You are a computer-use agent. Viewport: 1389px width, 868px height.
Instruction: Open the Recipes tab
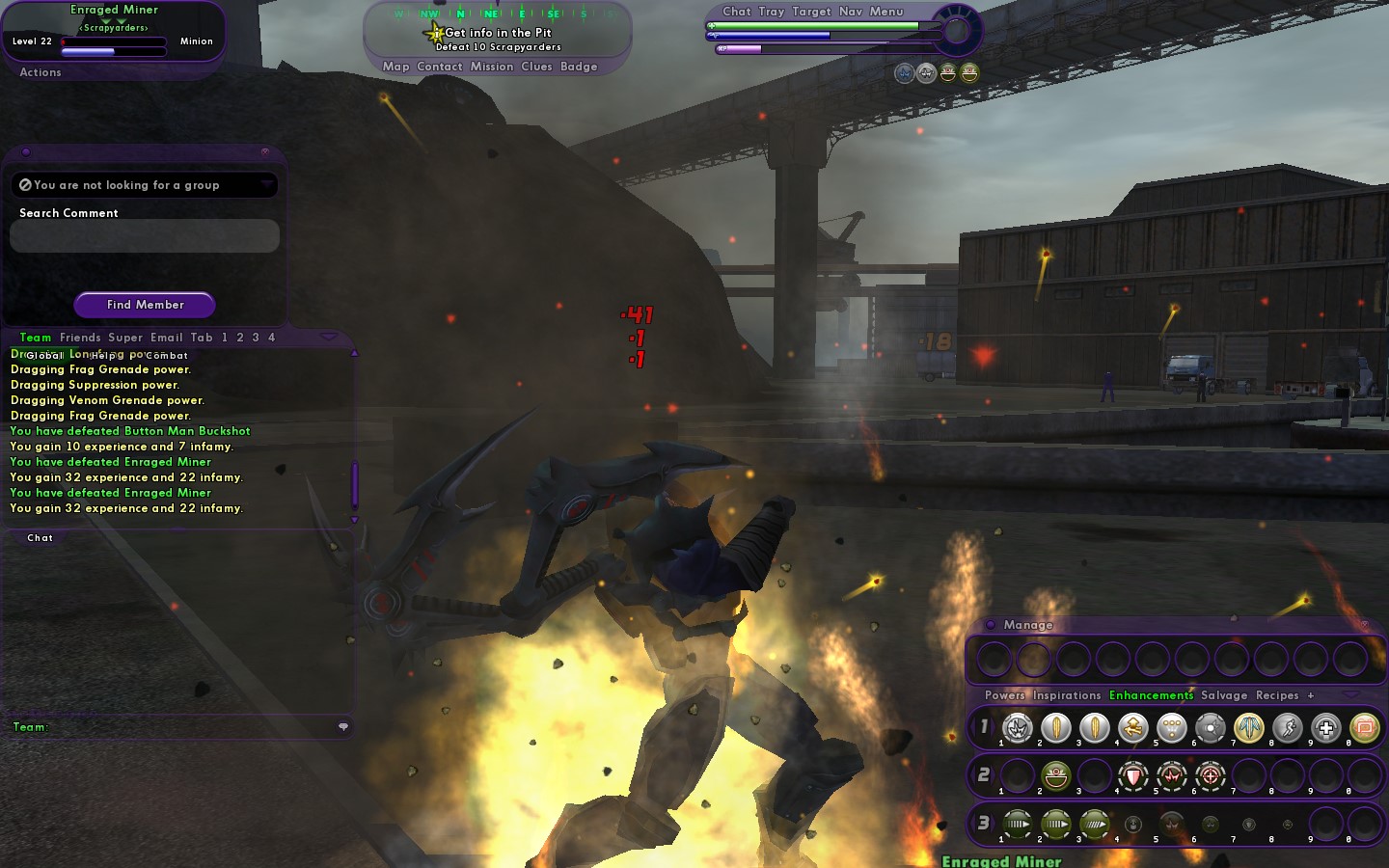click(x=1277, y=695)
